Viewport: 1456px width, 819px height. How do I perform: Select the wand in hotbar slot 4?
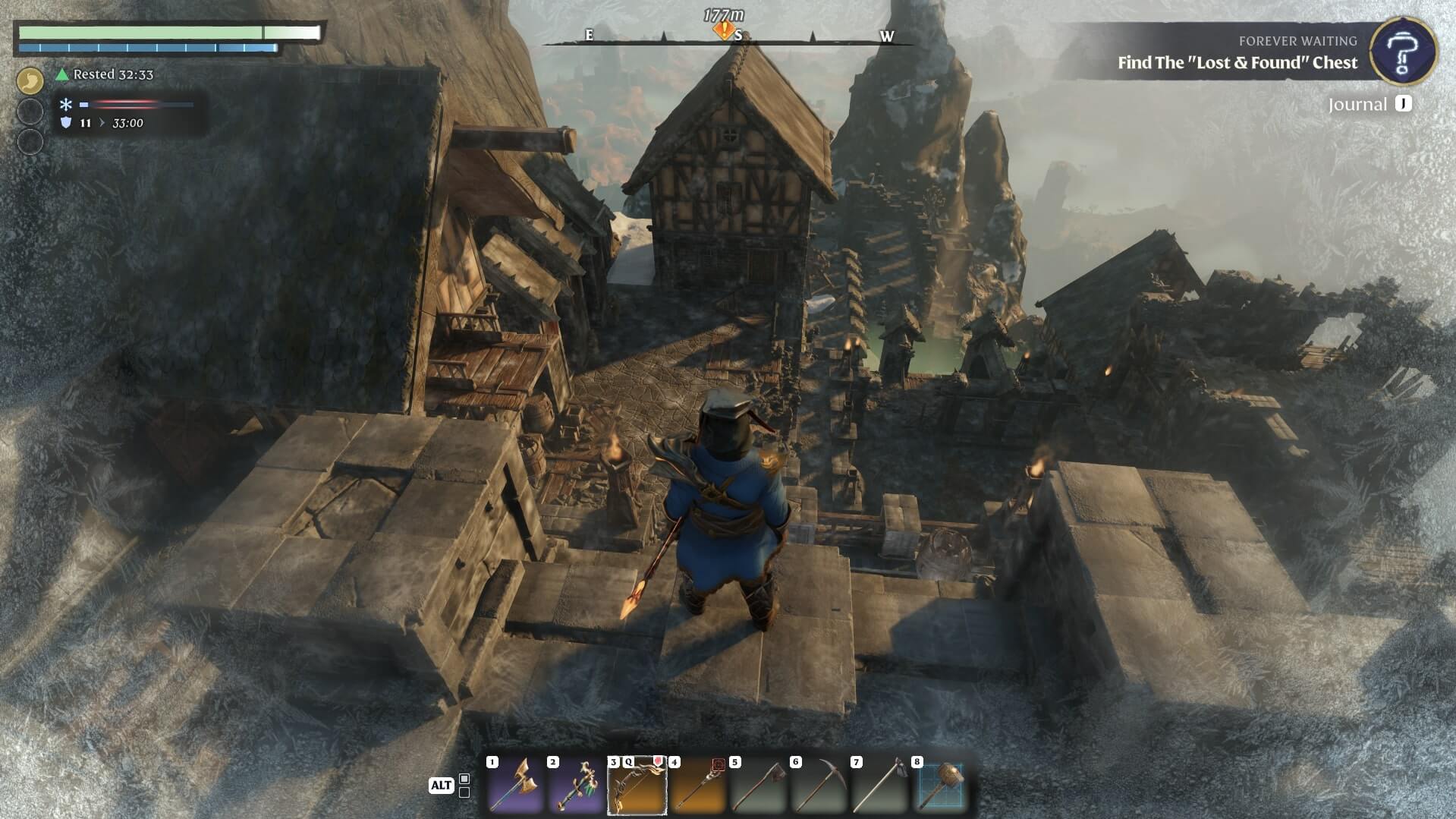697,786
